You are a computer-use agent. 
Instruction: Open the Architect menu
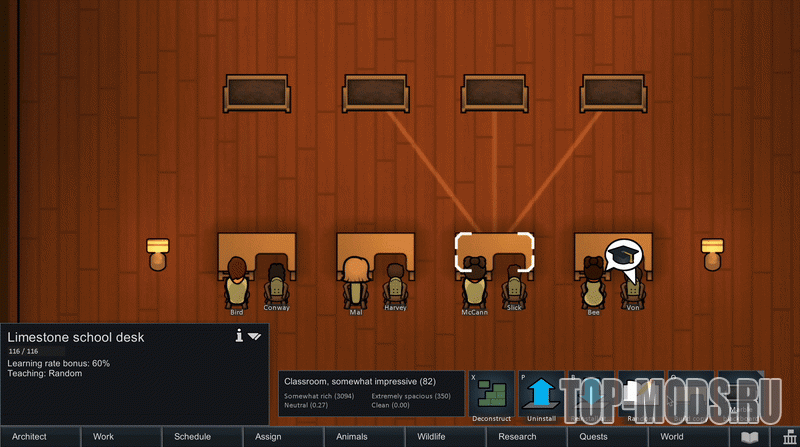[x=40, y=437]
